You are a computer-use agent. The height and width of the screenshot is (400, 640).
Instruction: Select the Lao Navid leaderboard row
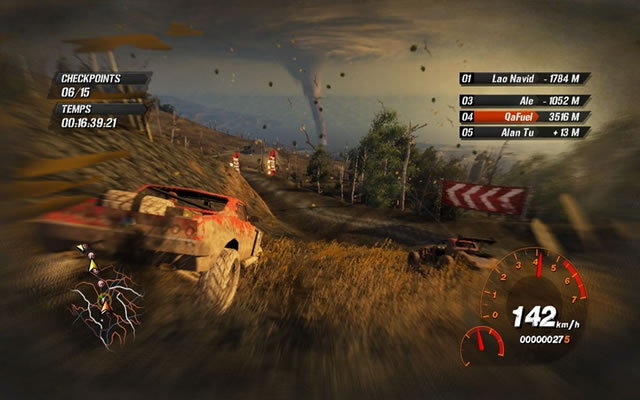pos(524,78)
